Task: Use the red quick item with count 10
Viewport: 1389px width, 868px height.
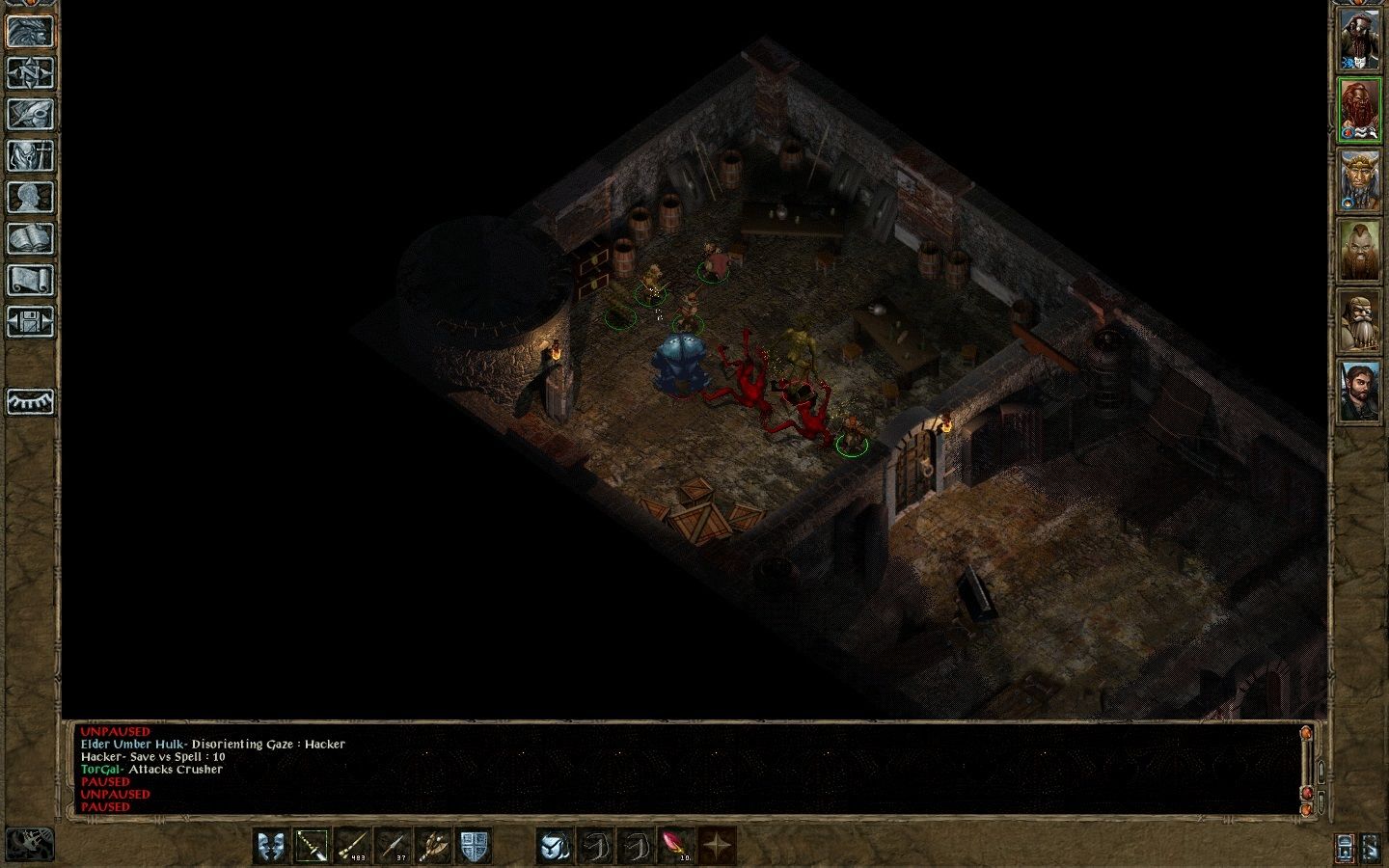Action: pyautogui.click(x=675, y=846)
